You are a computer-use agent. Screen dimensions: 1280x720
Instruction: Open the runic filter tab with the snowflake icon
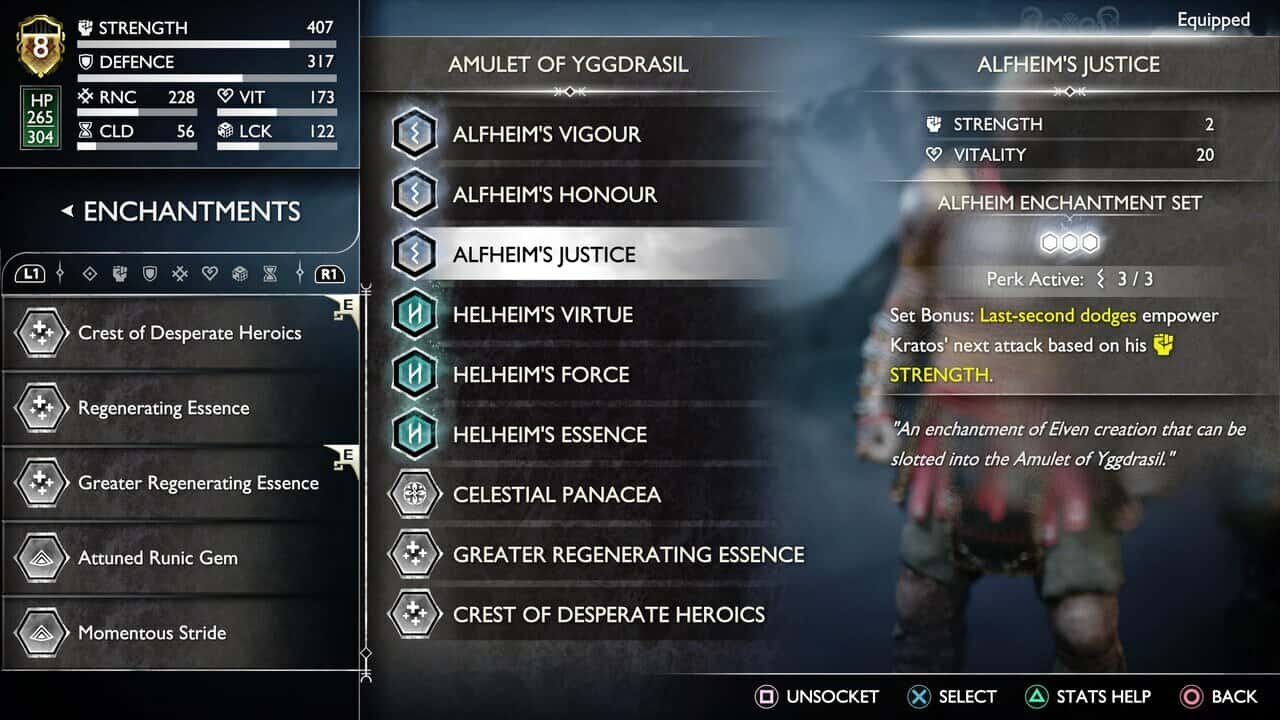click(180, 273)
